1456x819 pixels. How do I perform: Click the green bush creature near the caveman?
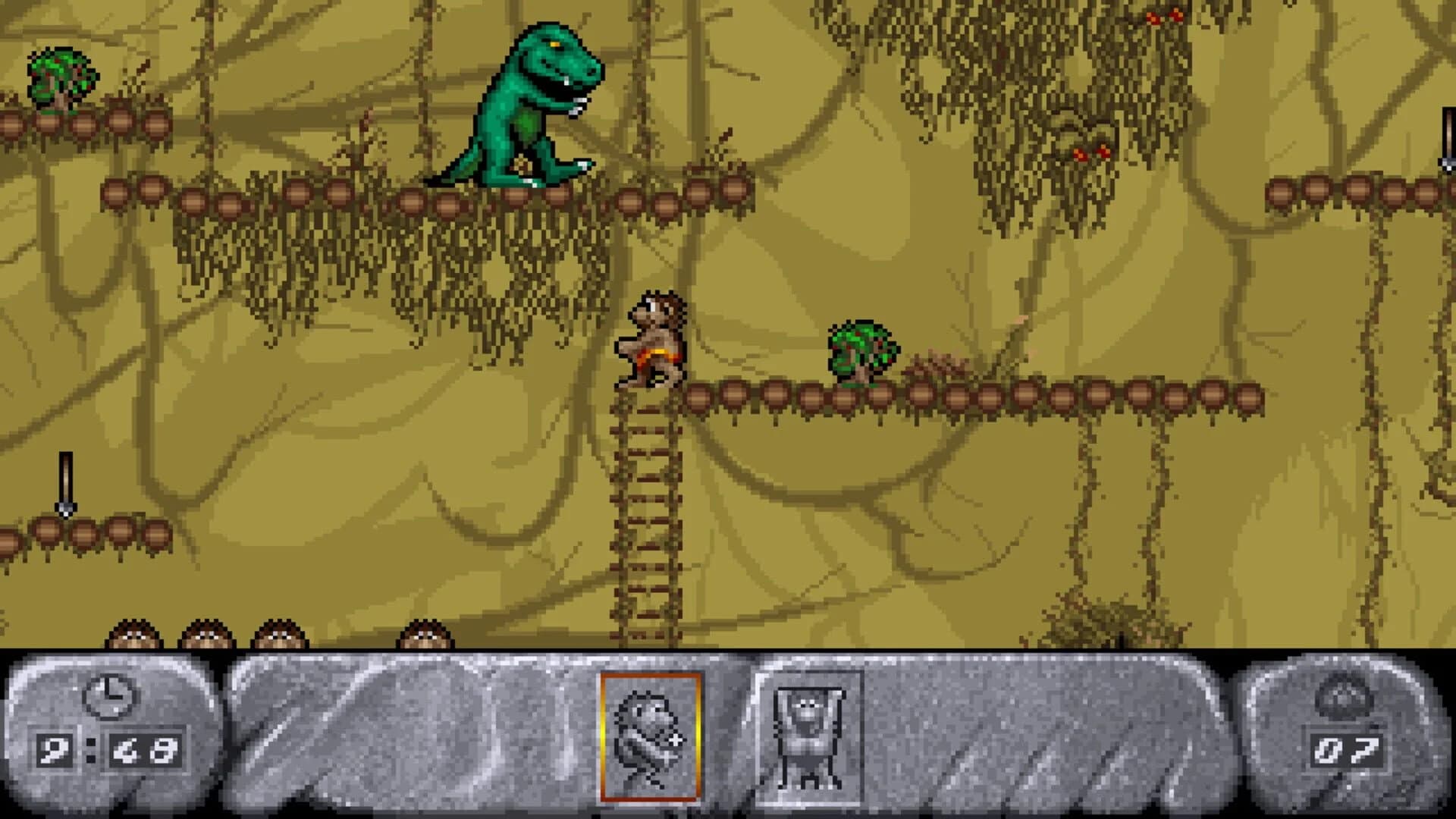pos(861,349)
